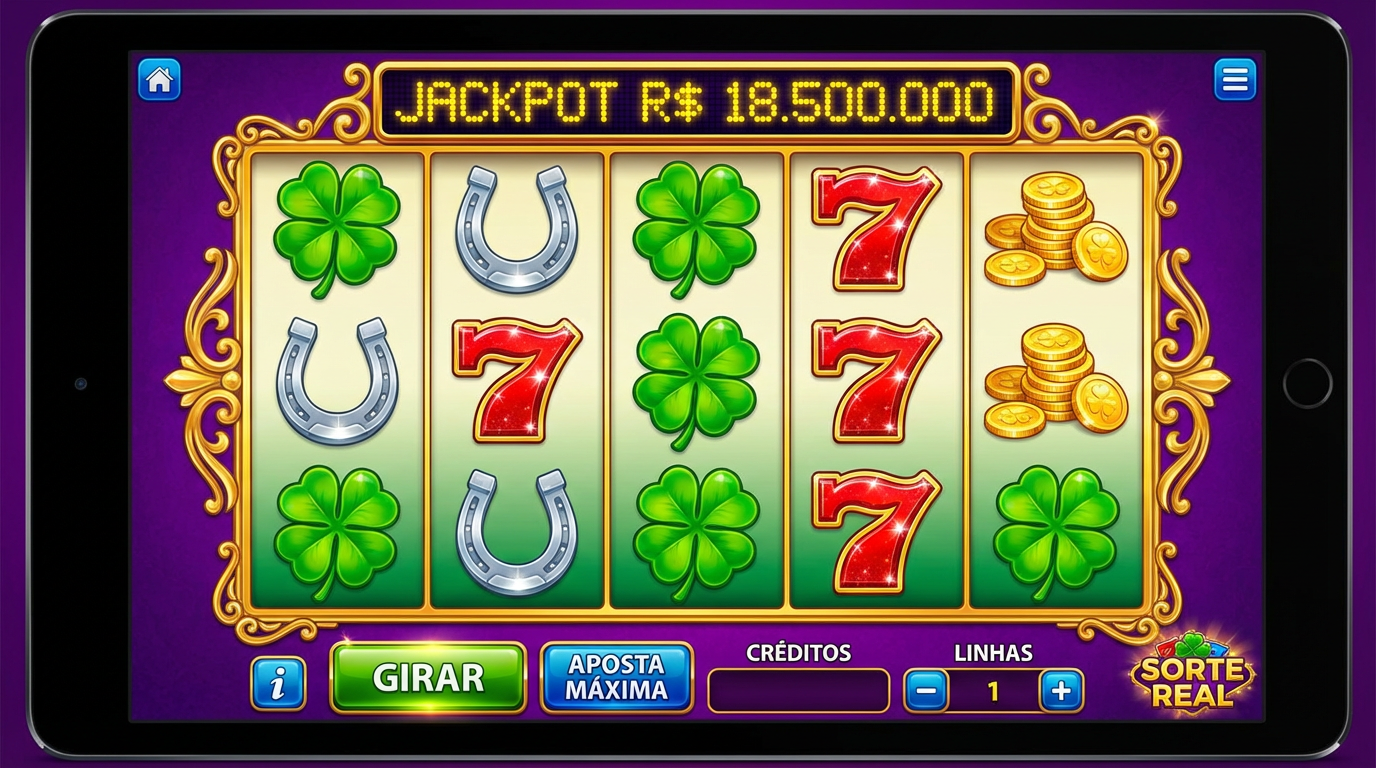Open the hamburger menu at top right
The width and height of the screenshot is (1376, 768).
[1235, 80]
